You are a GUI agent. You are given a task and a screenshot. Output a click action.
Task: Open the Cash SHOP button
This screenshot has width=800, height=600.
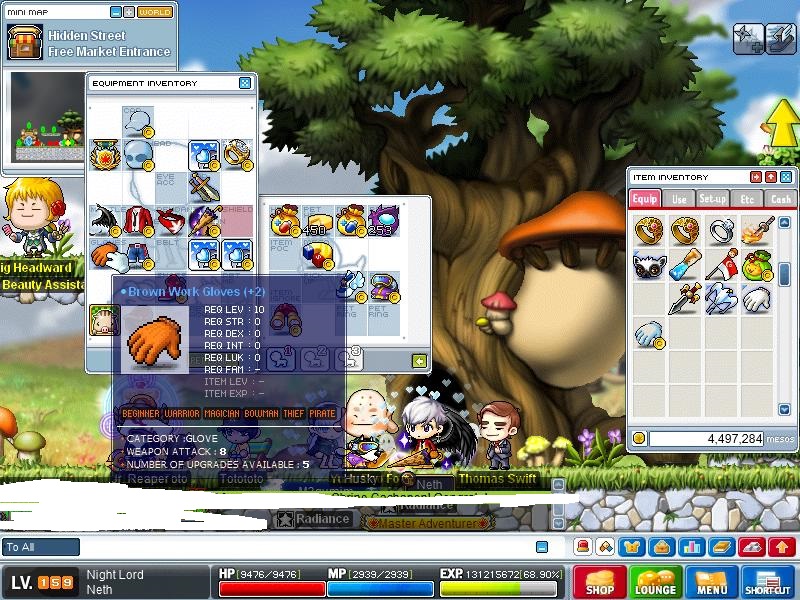(600, 582)
